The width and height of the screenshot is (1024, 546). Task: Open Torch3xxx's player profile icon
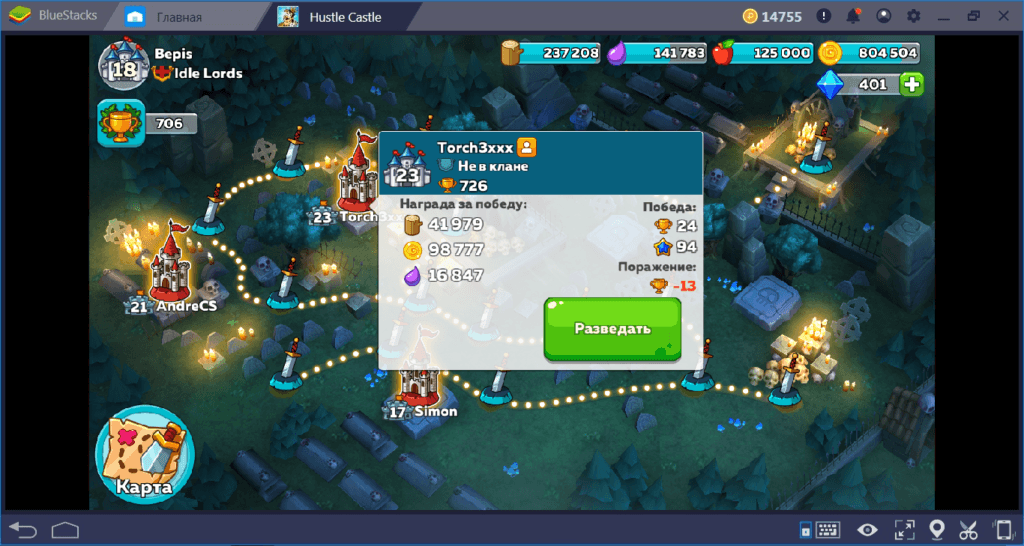[x=527, y=147]
